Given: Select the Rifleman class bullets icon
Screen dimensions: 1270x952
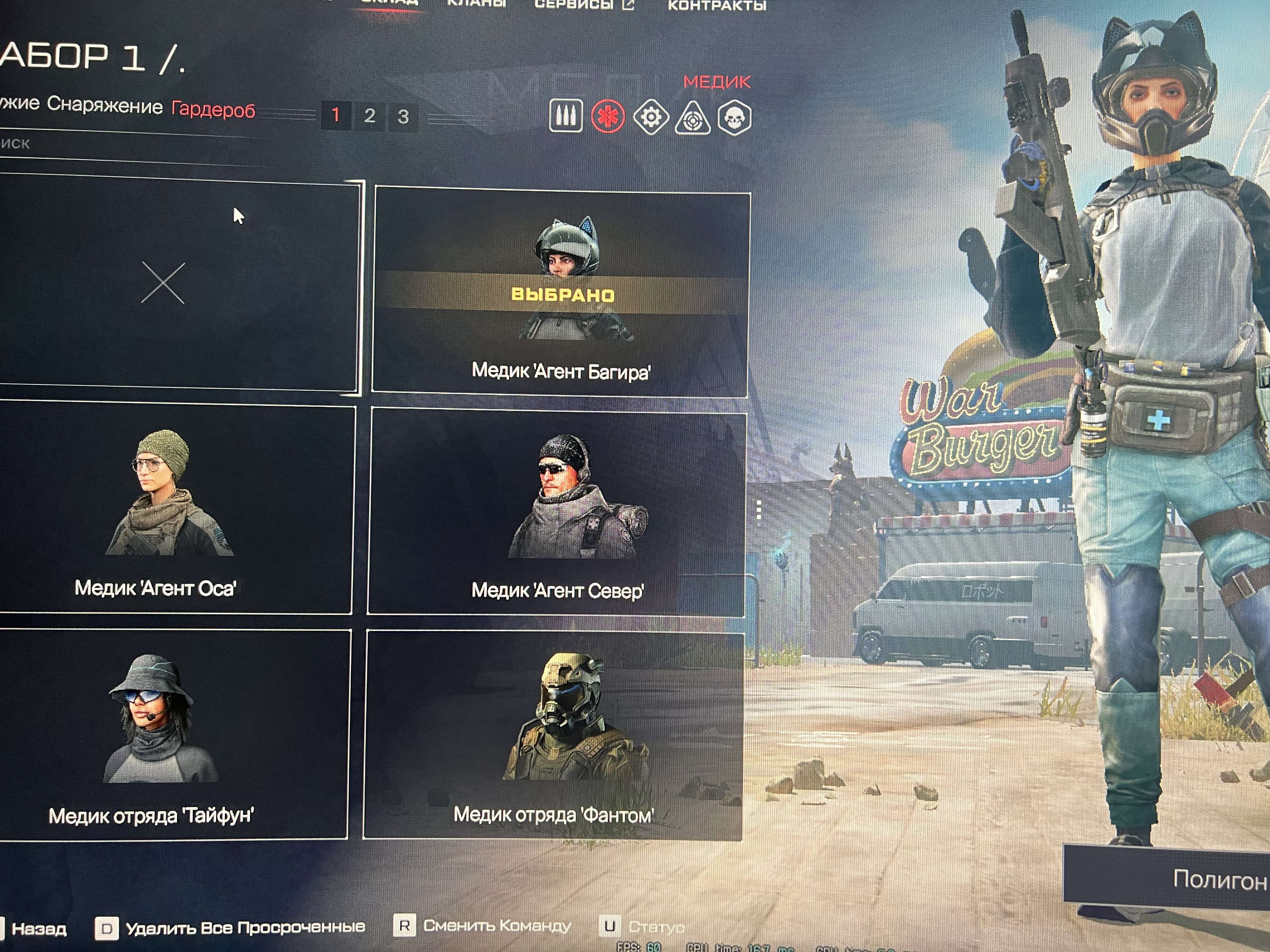Looking at the screenshot, I should (x=567, y=116).
